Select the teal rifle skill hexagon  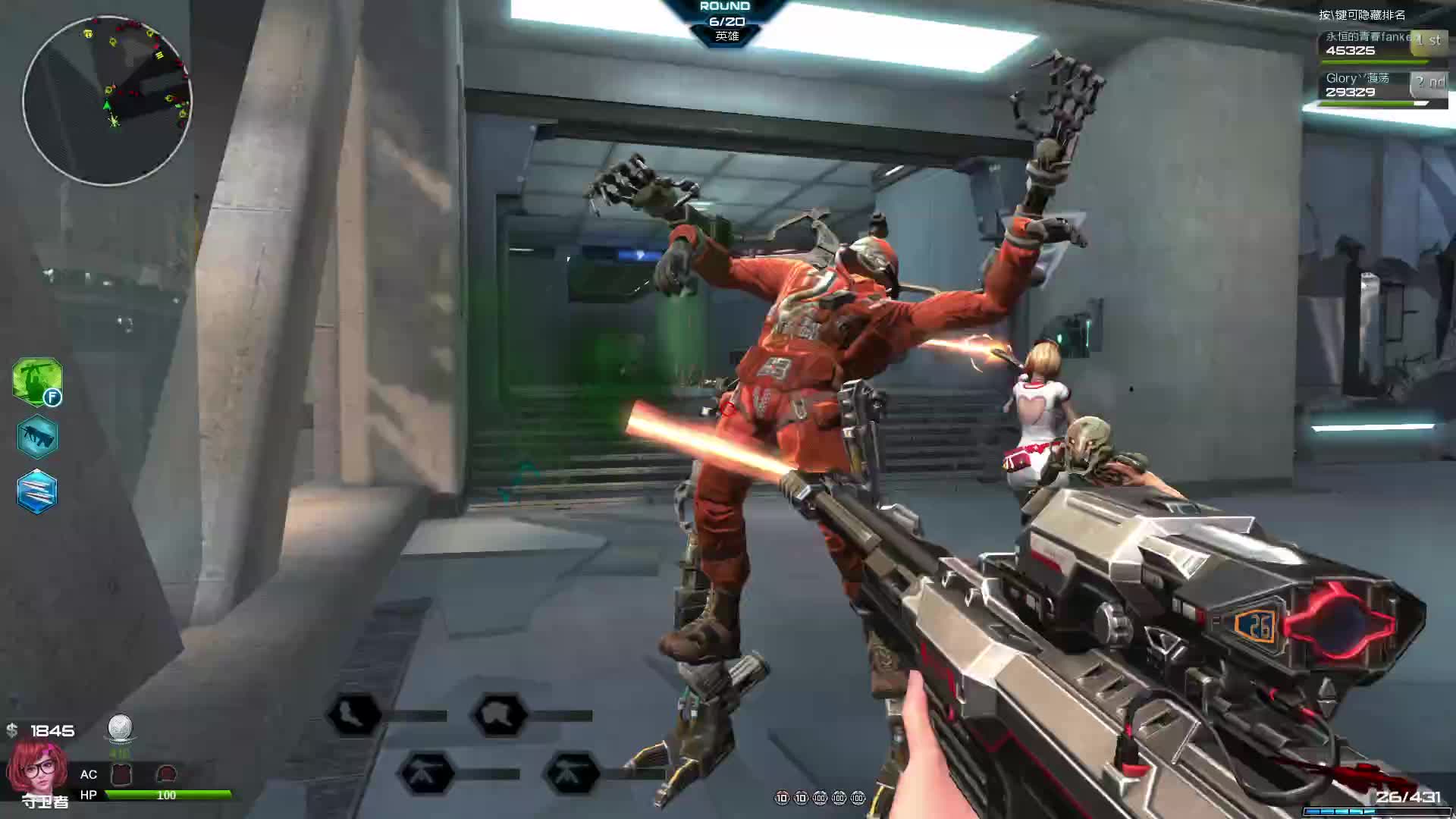tap(36, 437)
